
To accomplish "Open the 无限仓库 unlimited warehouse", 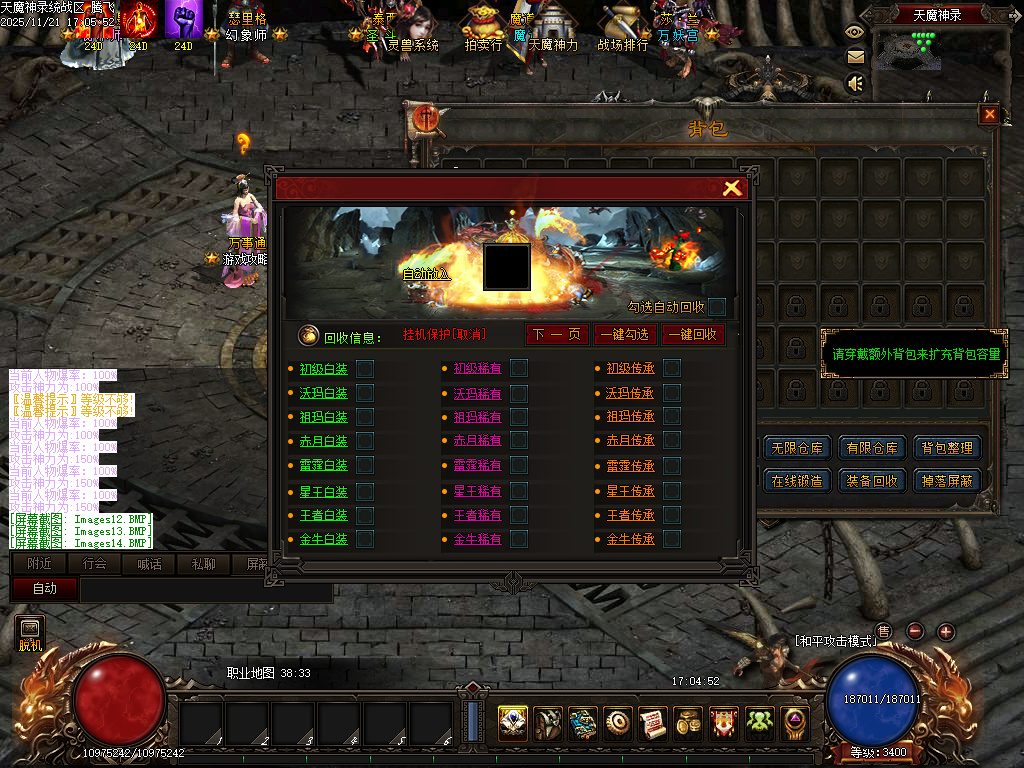I will coord(797,448).
